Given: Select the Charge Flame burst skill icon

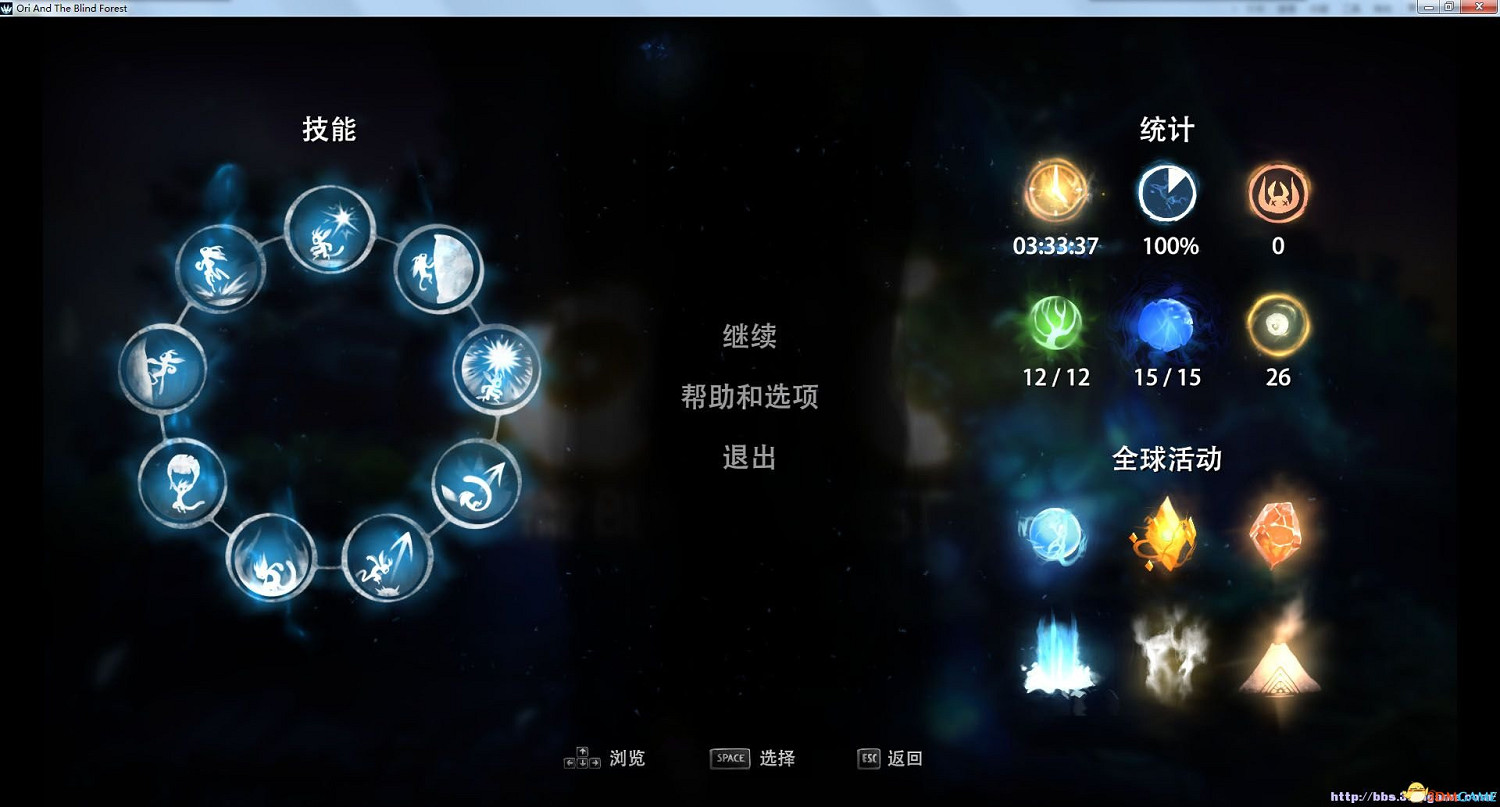Looking at the screenshot, I should [497, 370].
